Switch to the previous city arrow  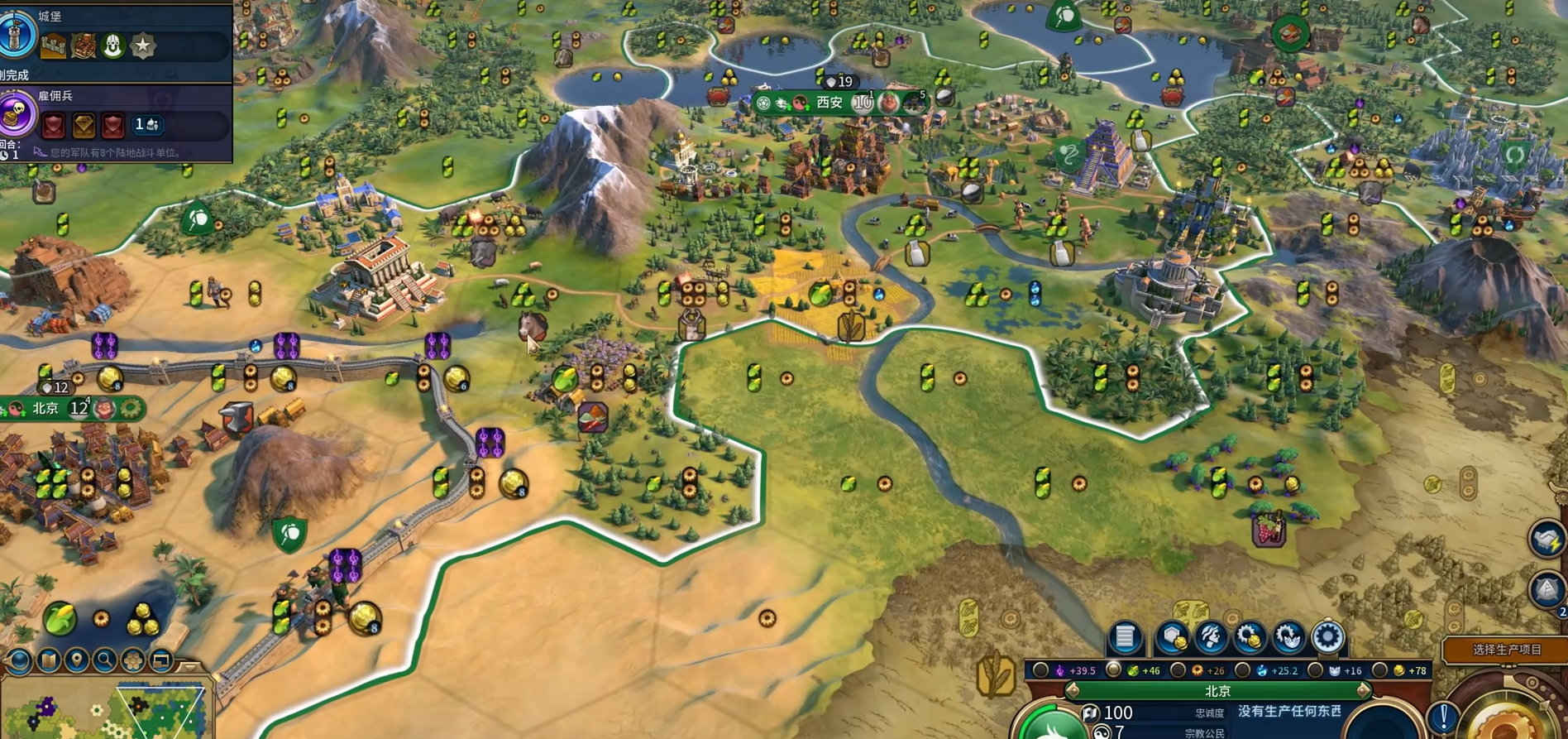pos(1073,690)
